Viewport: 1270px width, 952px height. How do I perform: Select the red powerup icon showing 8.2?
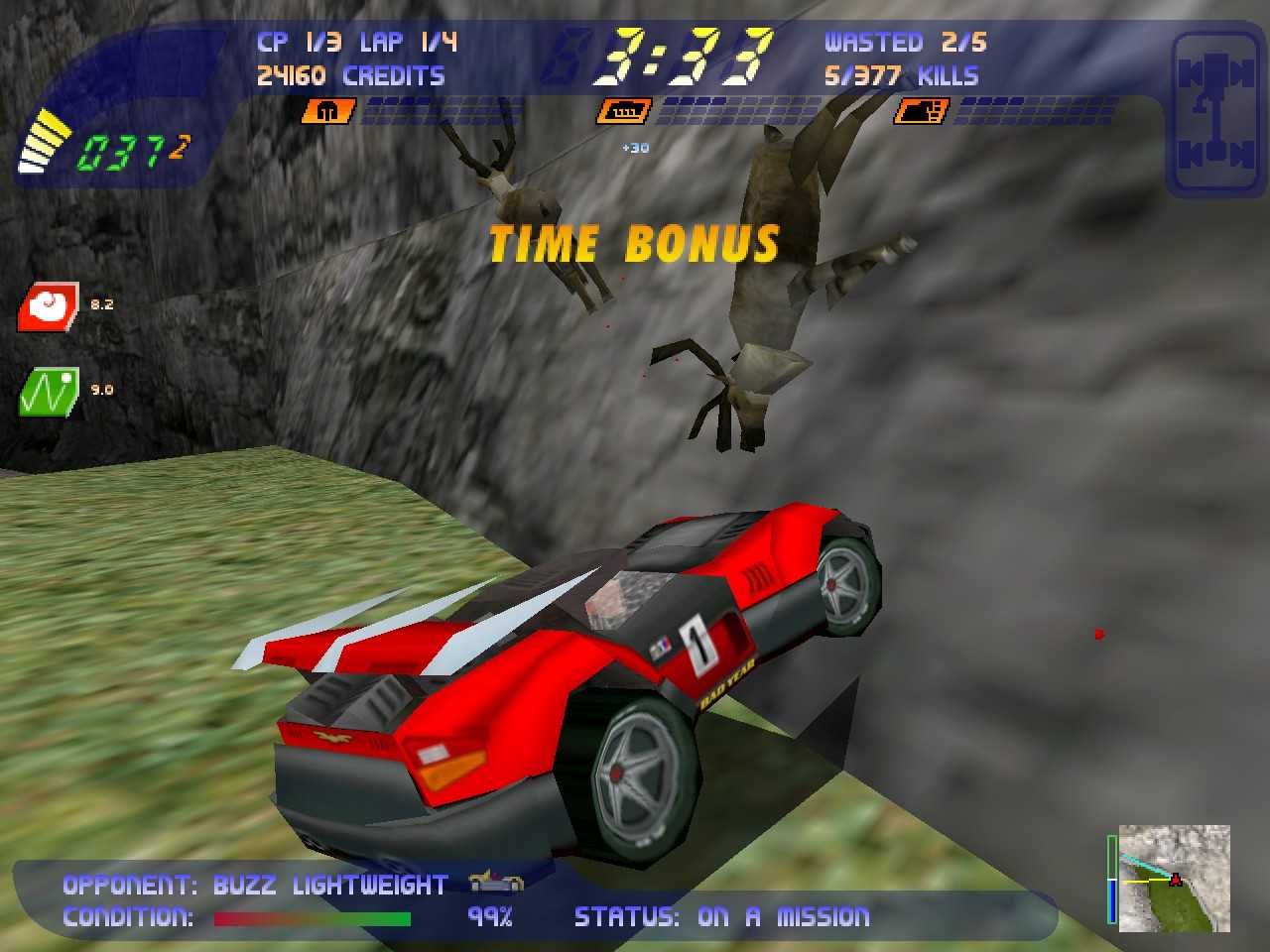point(48,306)
